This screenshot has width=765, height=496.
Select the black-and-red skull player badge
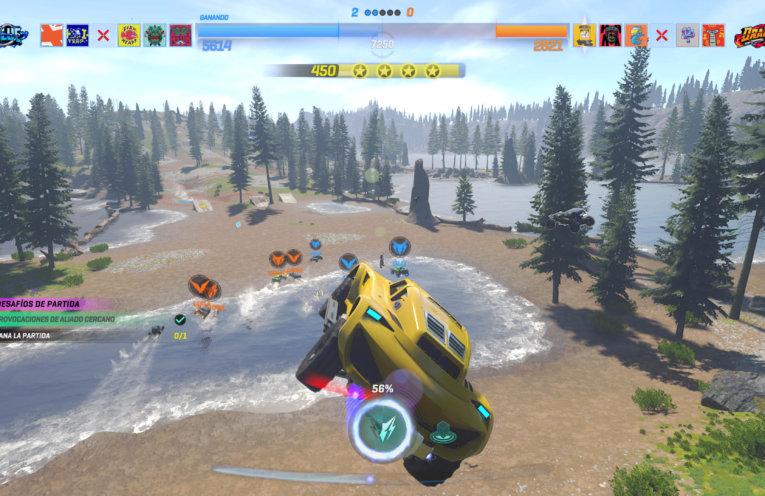tap(610, 36)
